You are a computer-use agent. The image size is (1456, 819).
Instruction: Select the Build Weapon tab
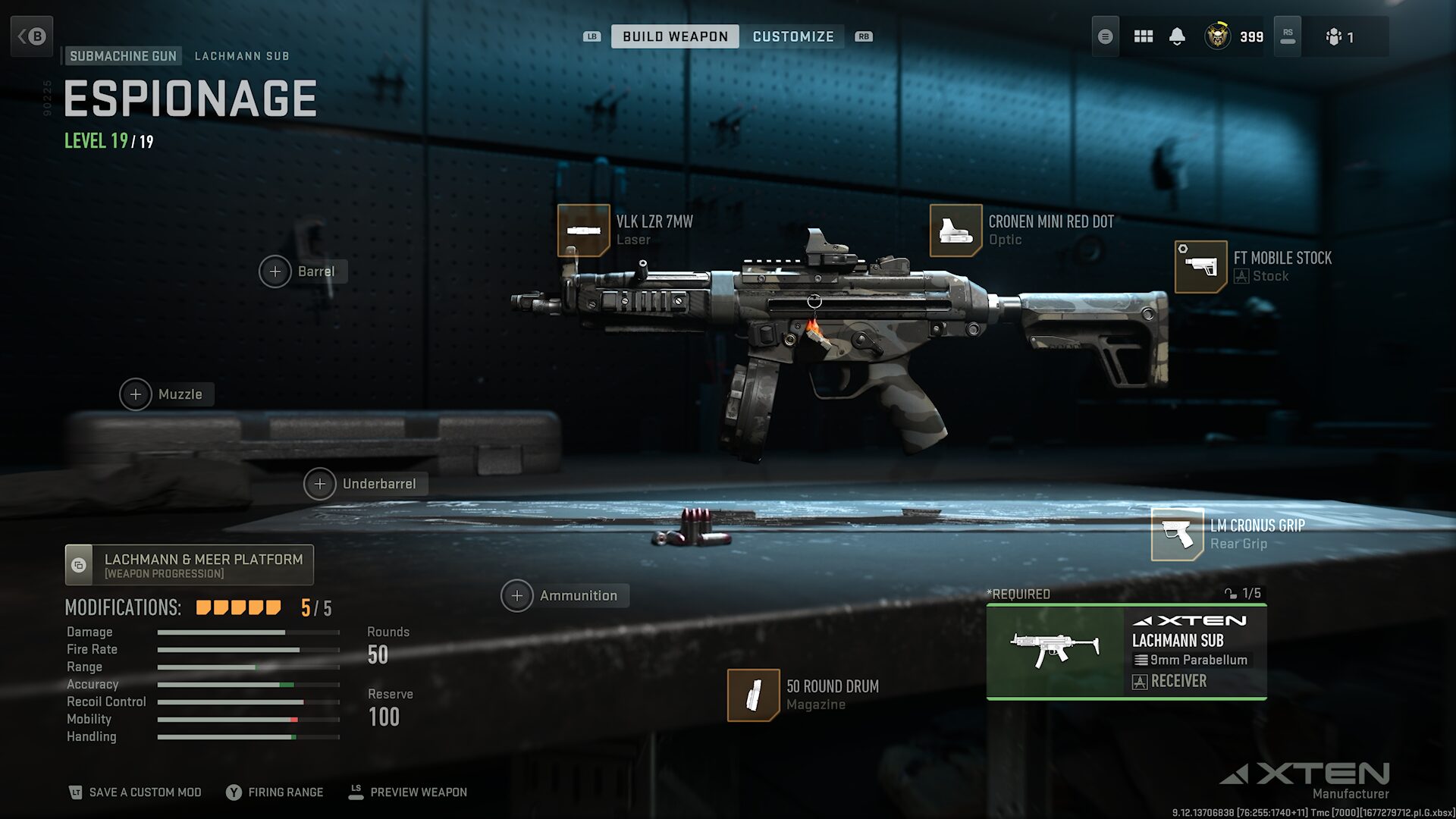pos(675,36)
